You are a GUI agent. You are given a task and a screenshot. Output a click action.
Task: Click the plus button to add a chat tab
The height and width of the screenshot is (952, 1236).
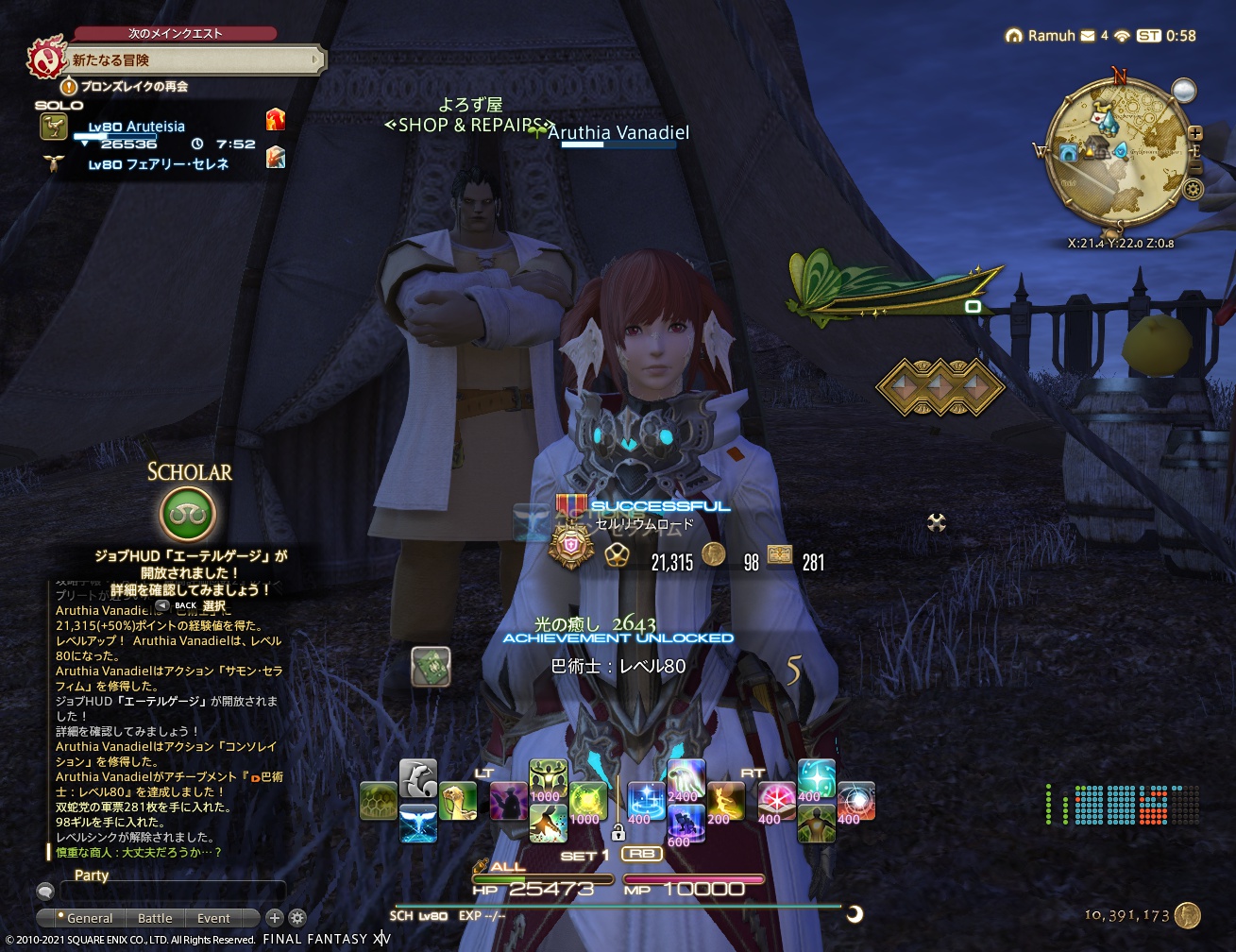(274, 917)
